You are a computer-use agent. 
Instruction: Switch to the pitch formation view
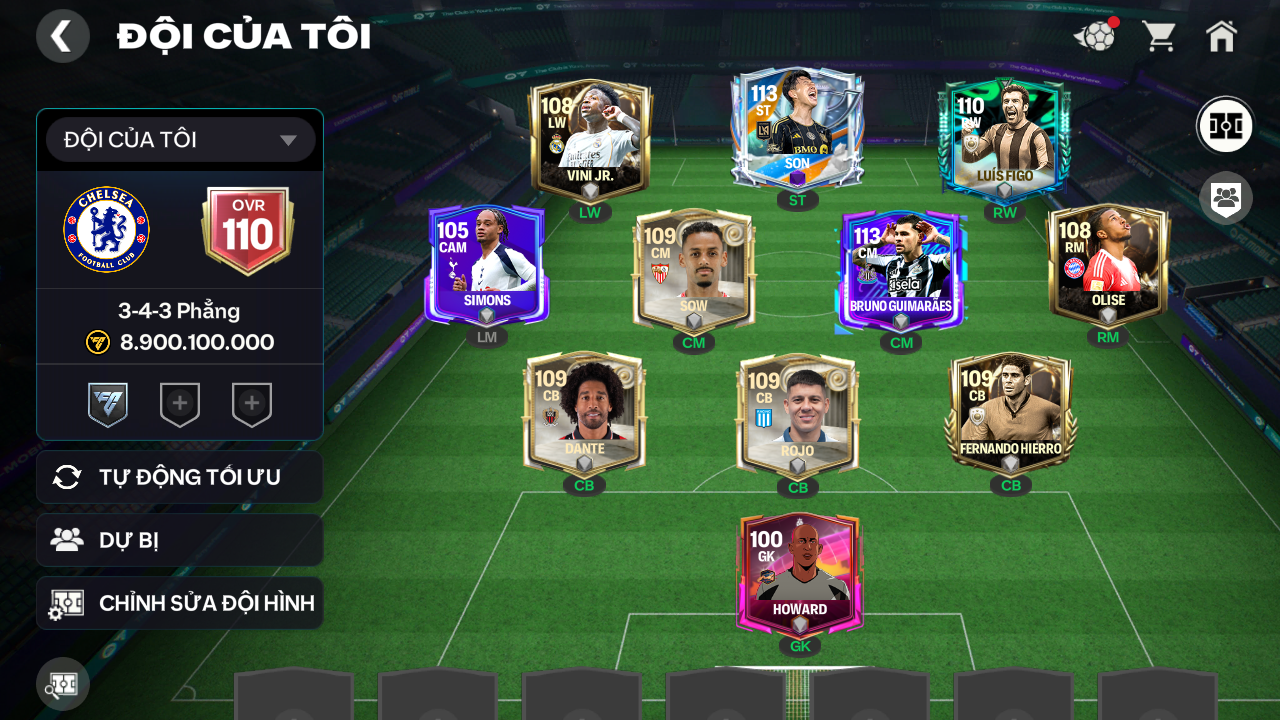pos(1225,126)
